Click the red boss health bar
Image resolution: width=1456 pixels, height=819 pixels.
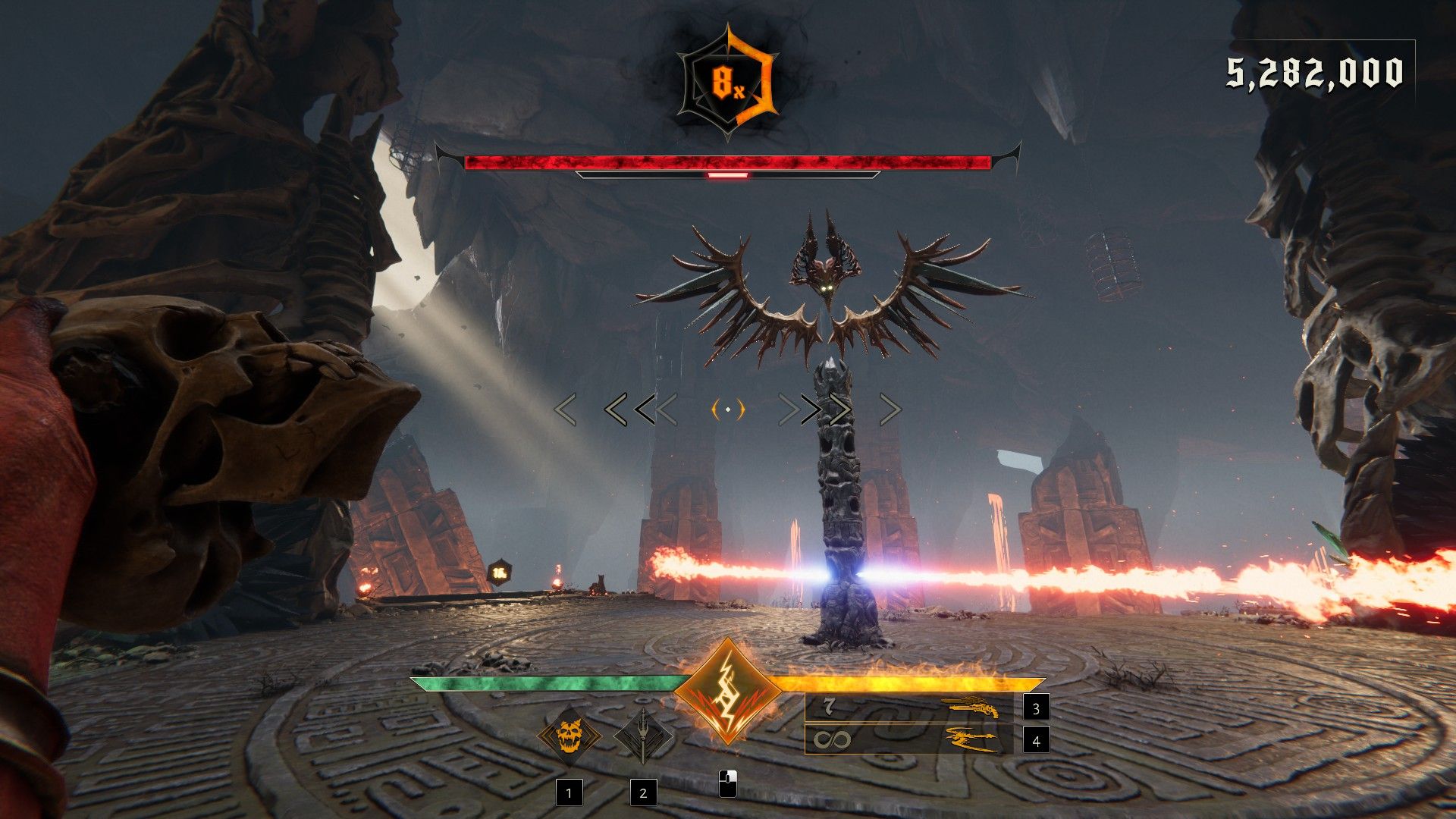pyautogui.click(x=728, y=159)
